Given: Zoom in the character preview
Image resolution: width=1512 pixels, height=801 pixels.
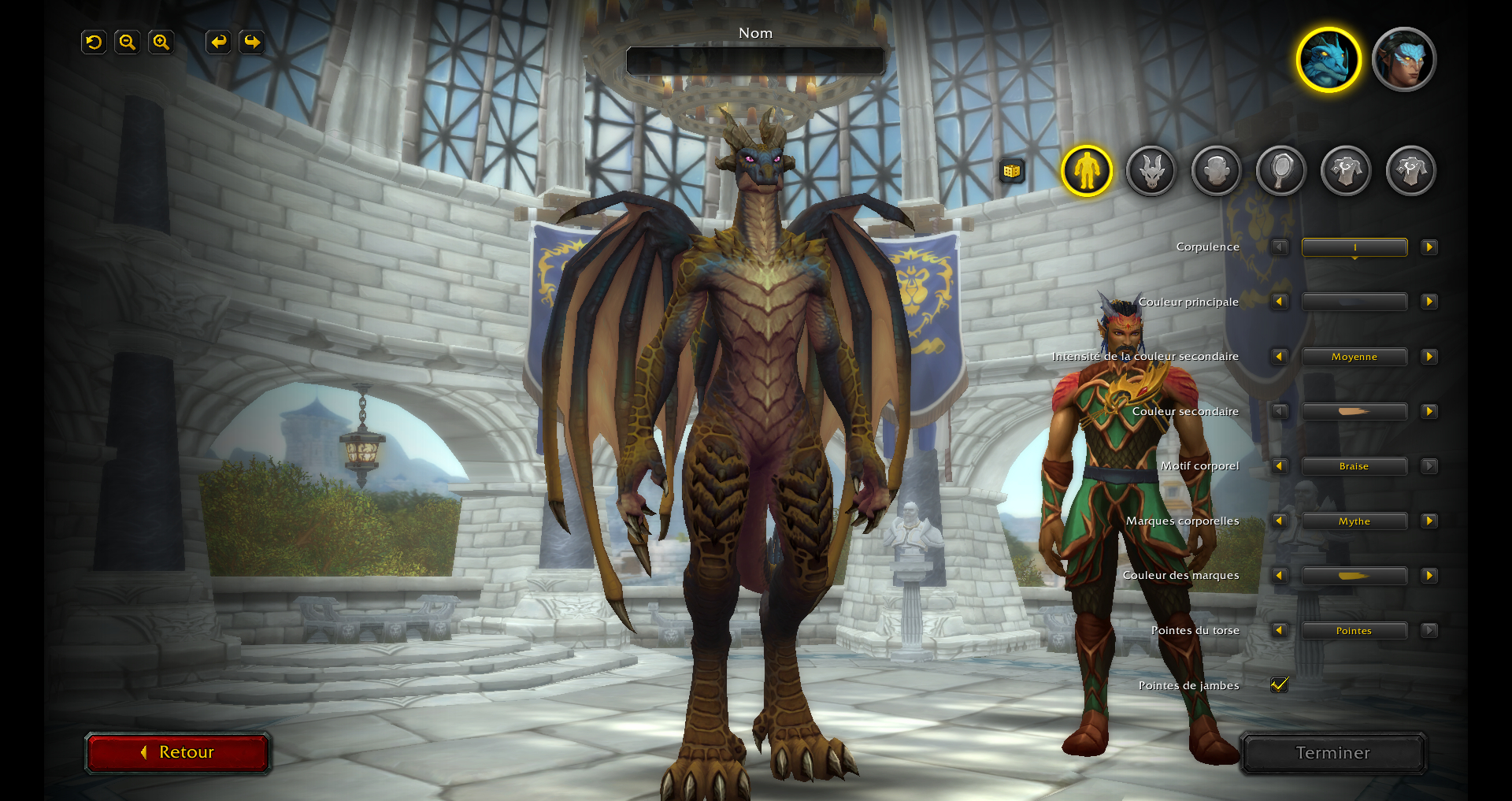Looking at the screenshot, I should point(161,43).
